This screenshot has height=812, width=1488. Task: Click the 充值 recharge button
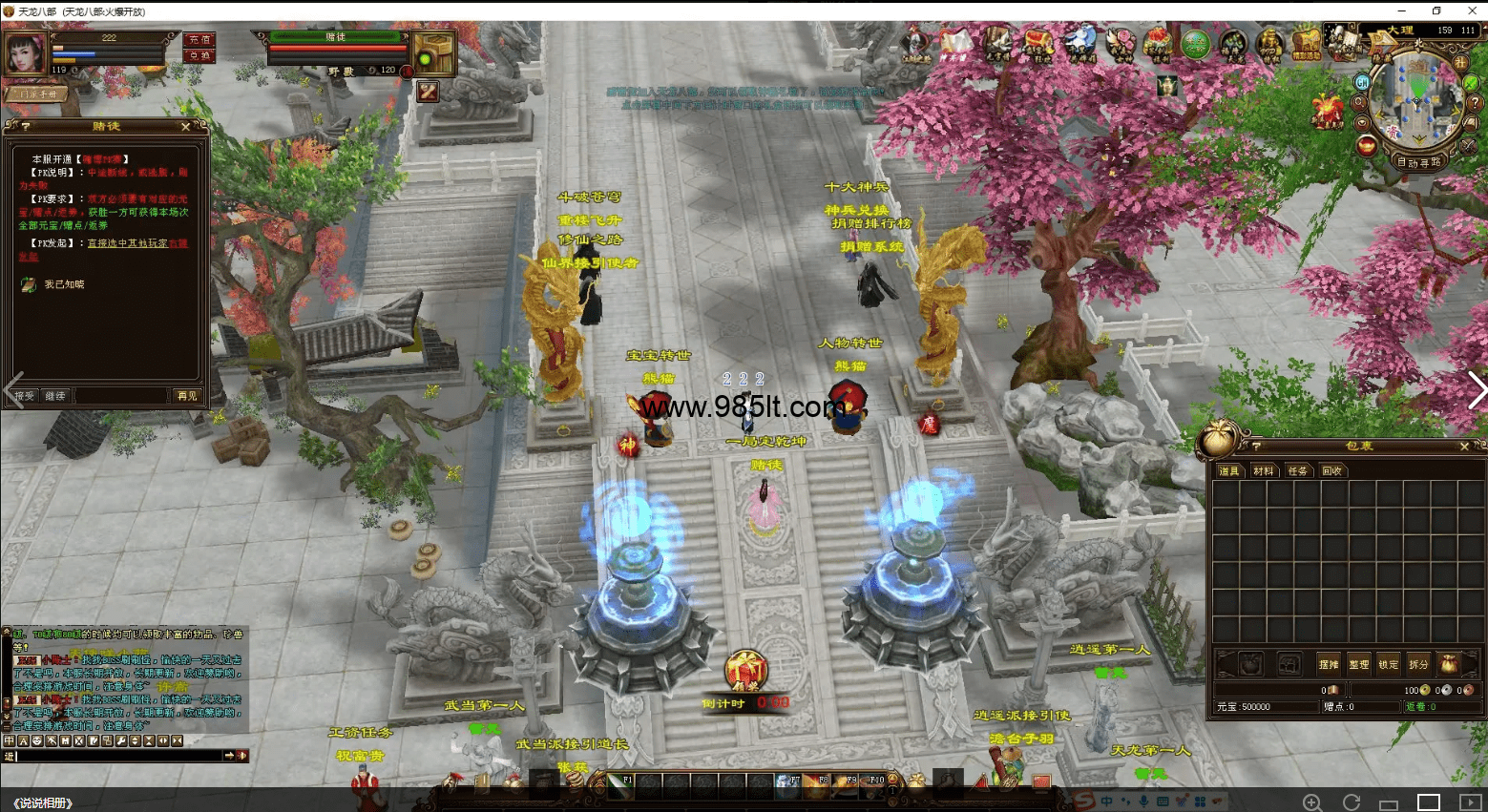point(199,40)
